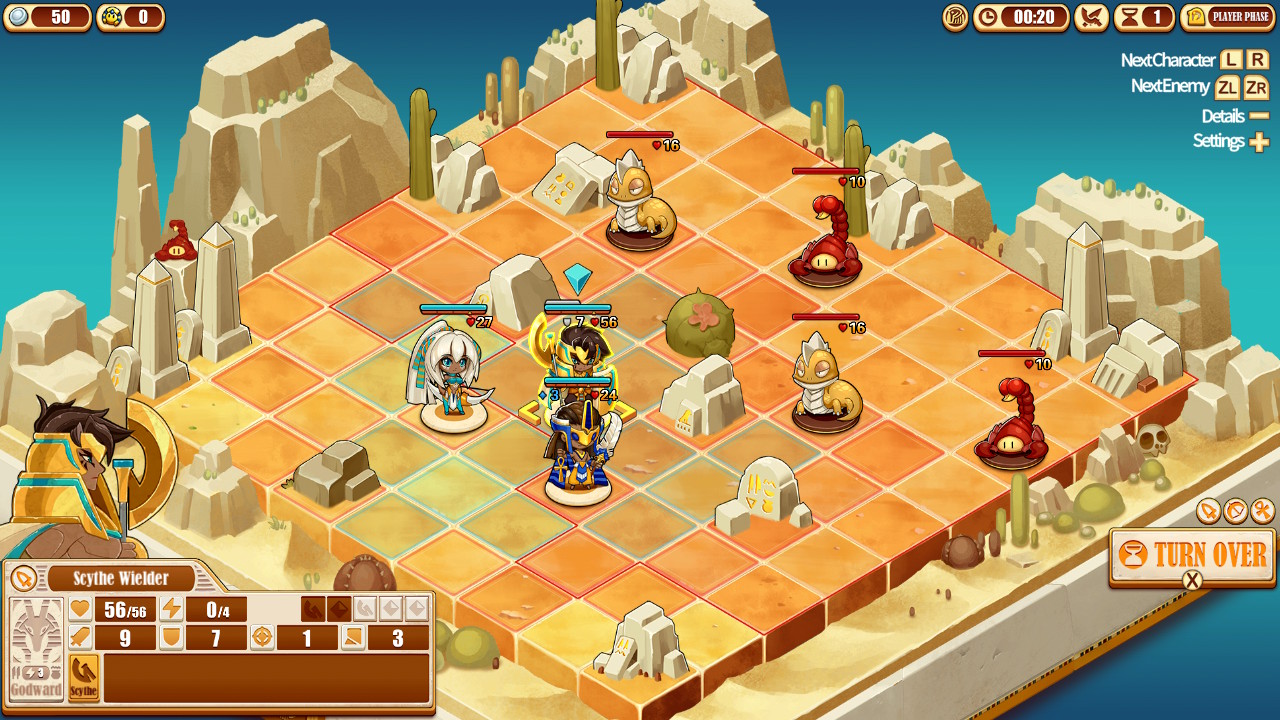The width and height of the screenshot is (1280, 720).
Task: Click the Godward portrait card
Action: (x=37, y=645)
